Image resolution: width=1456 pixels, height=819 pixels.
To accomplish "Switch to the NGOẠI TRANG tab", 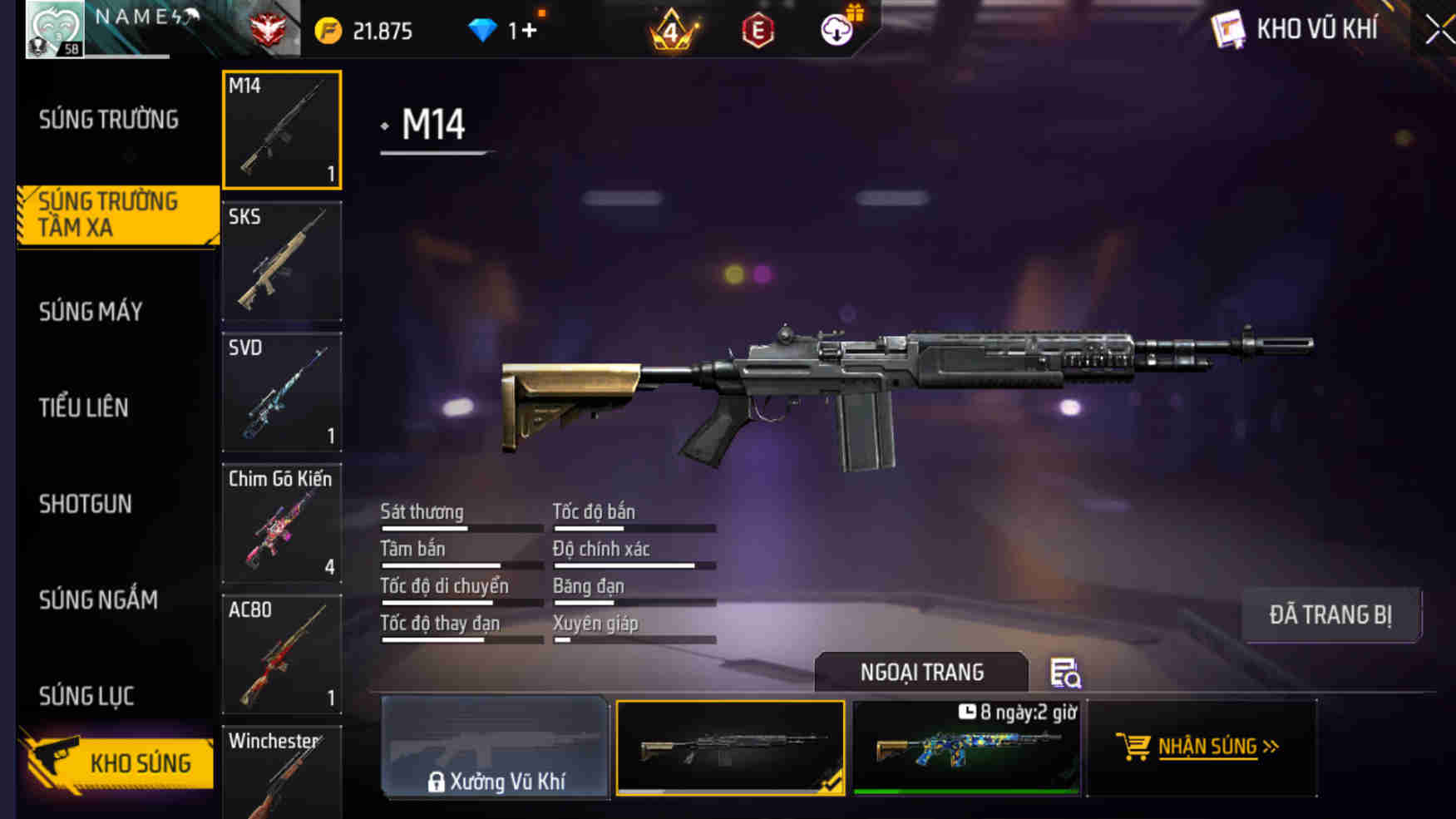I will point(922,672).
